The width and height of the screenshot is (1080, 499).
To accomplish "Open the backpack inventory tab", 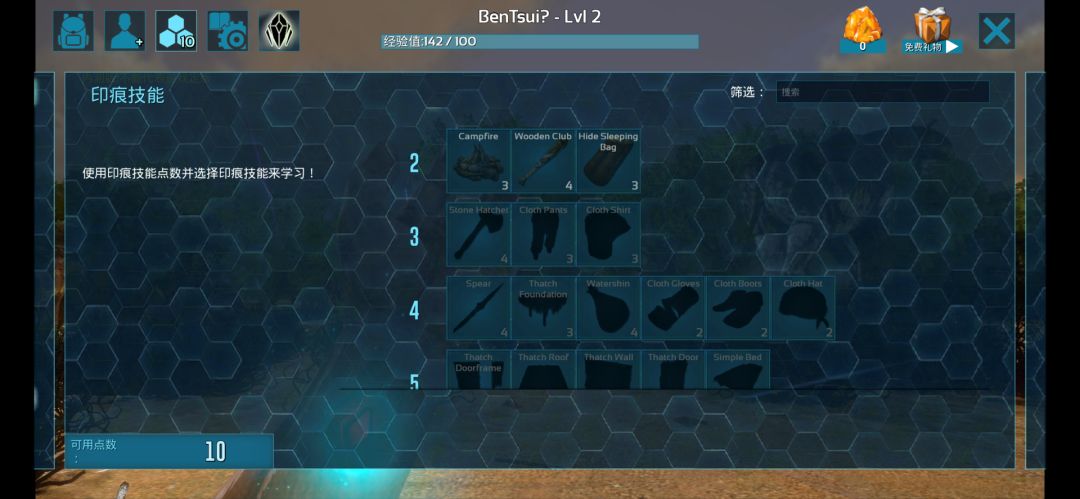I will tap(73, 31).
